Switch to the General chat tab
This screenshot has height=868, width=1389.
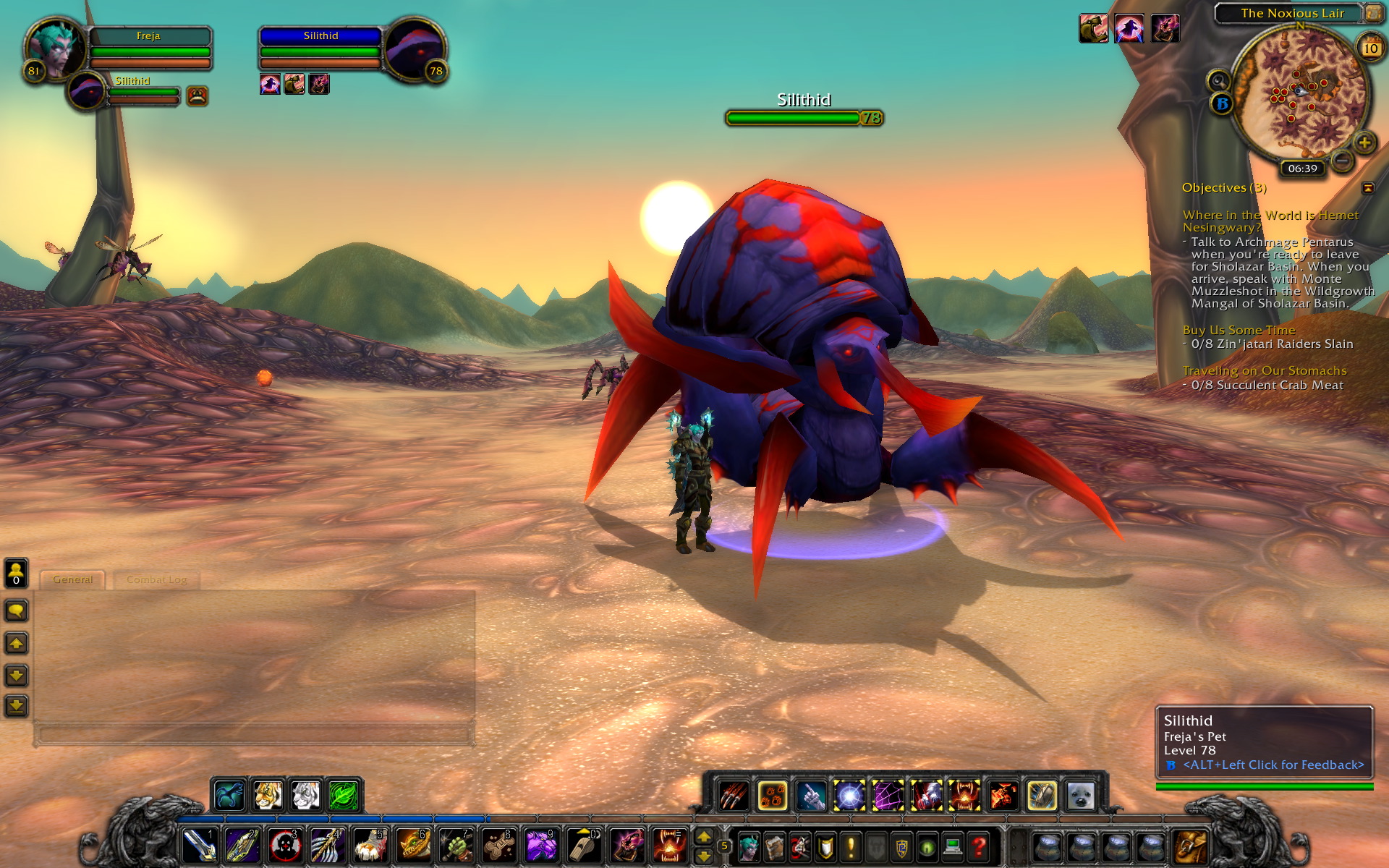click(72, 579)
